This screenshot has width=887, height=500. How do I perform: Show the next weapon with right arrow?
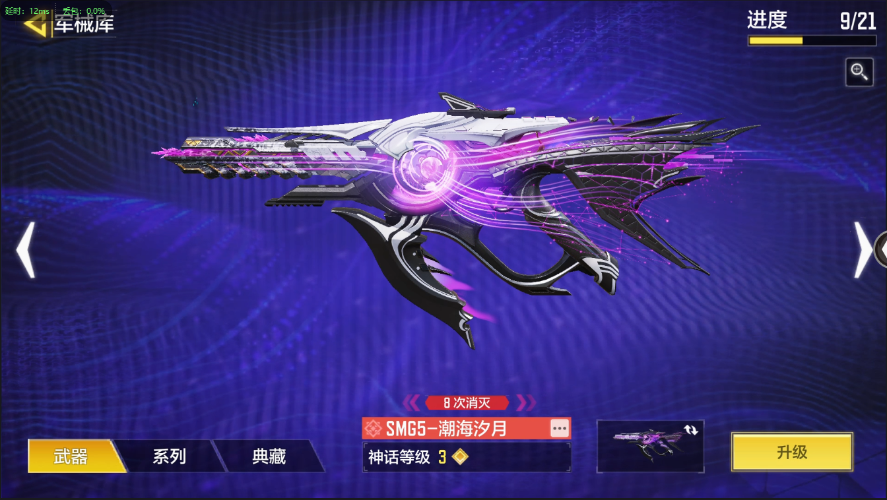(x=862, y=250)
